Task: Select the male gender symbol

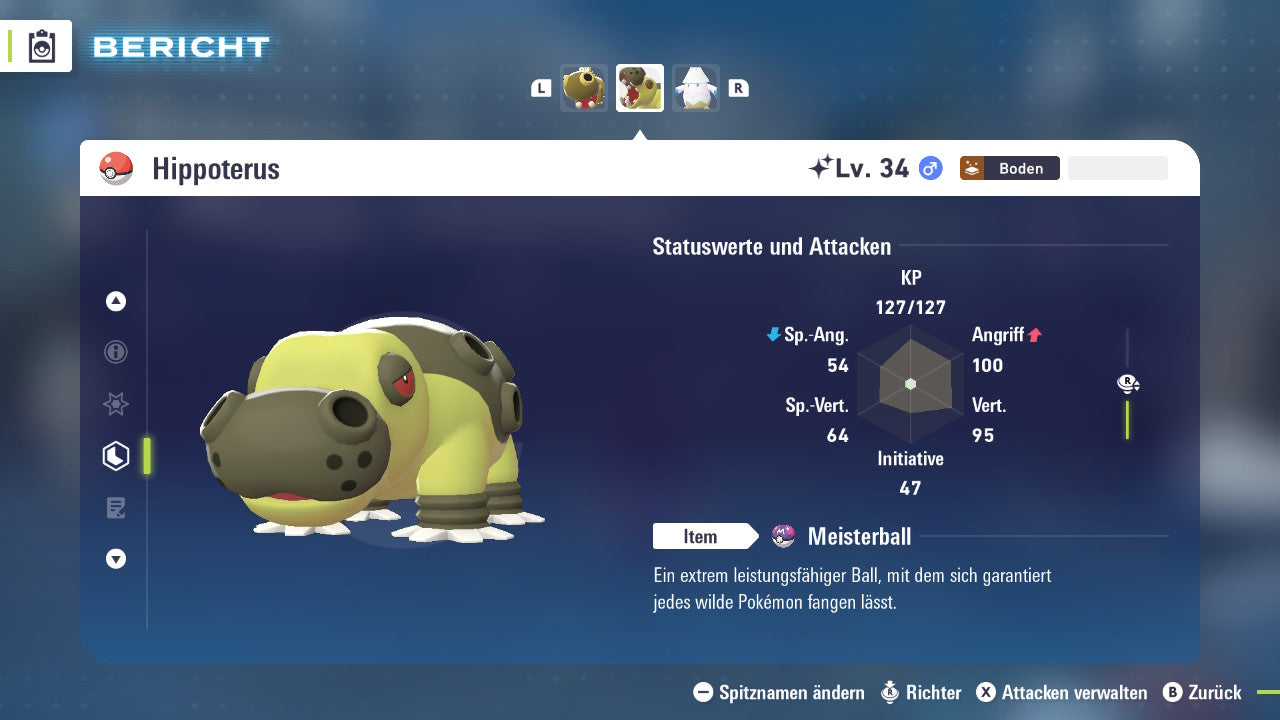Action: pyautogui.click(x=929, y=168)
